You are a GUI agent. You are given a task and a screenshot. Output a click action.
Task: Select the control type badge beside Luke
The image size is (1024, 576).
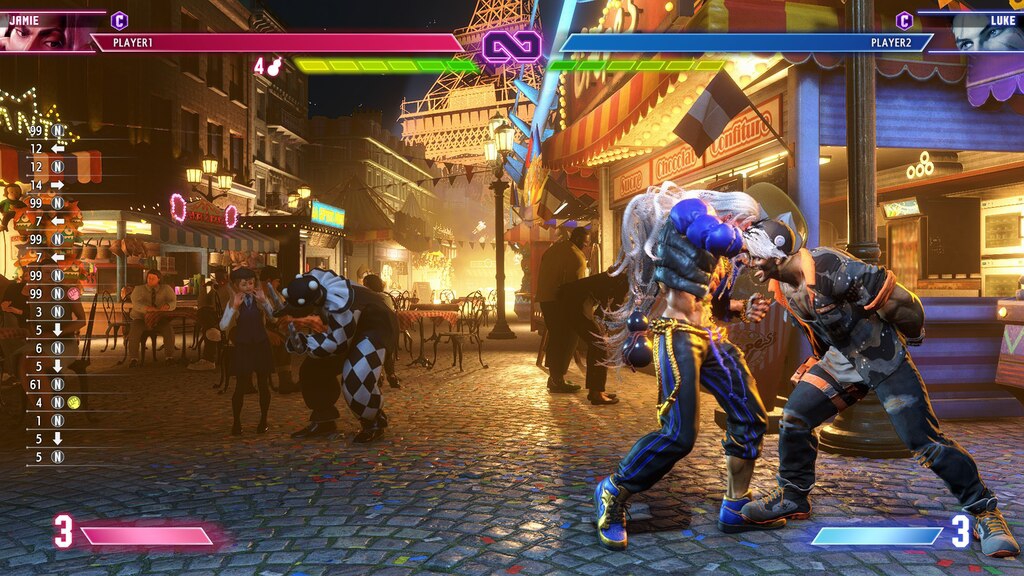point(904,20)
